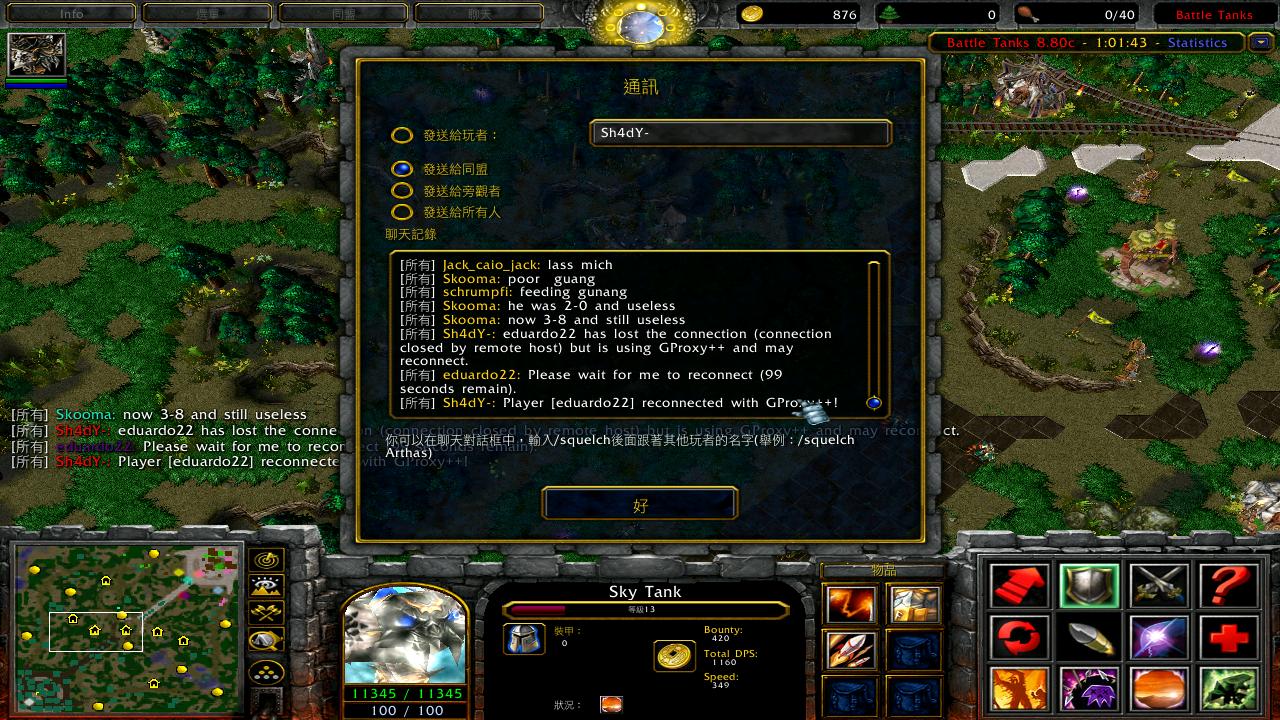
Task: Choose 發送給同盟 (send to allies) option
Action: [x=402, y=169]
